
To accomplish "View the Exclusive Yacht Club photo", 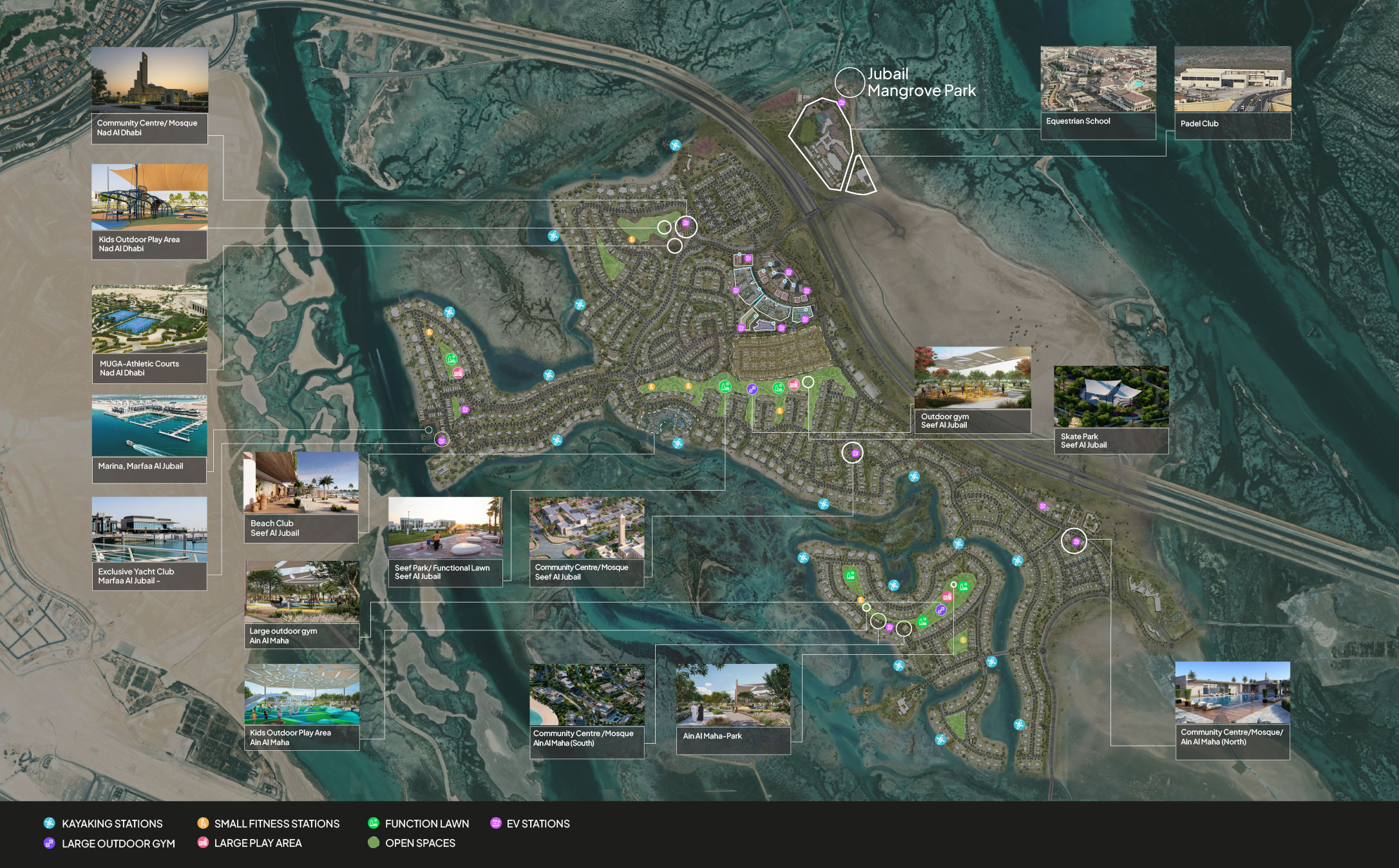I will [x=149, y=529].
